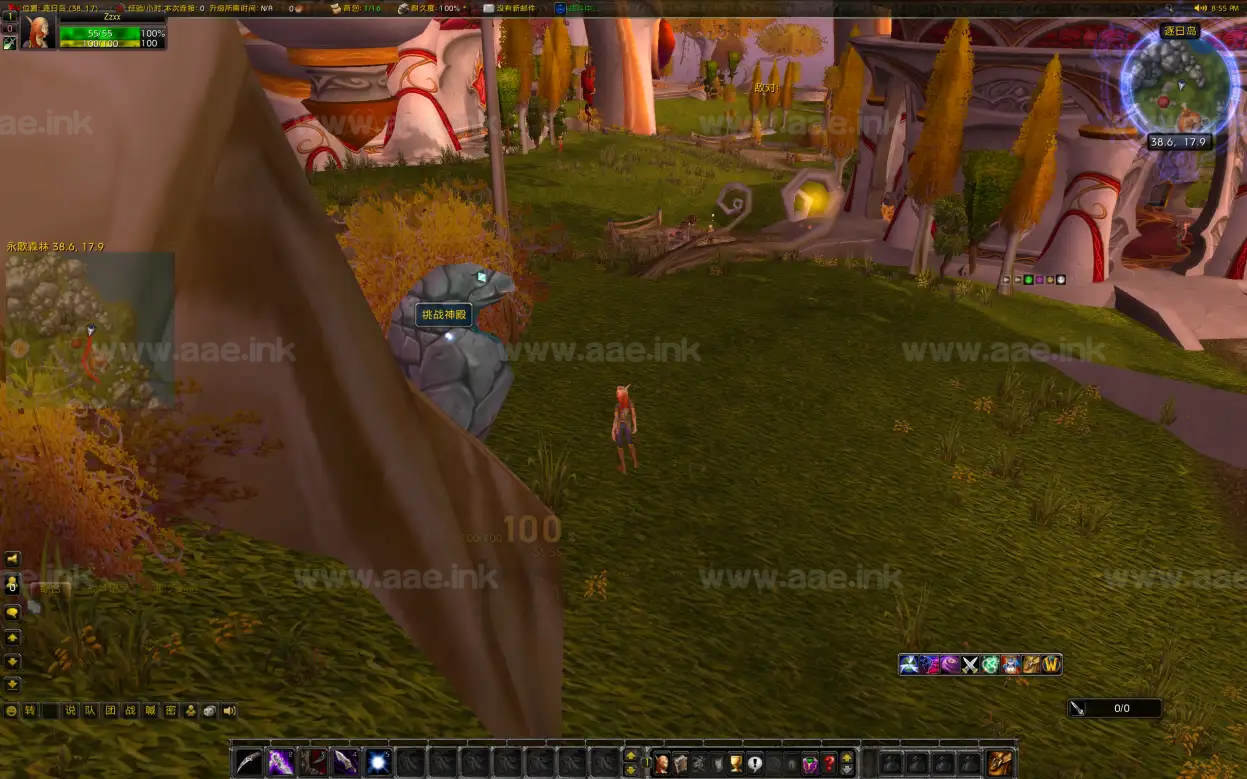Viewport: 1247px width, 779px height.
Task: Open the emote smiley face button
Action: coord(12,711)
